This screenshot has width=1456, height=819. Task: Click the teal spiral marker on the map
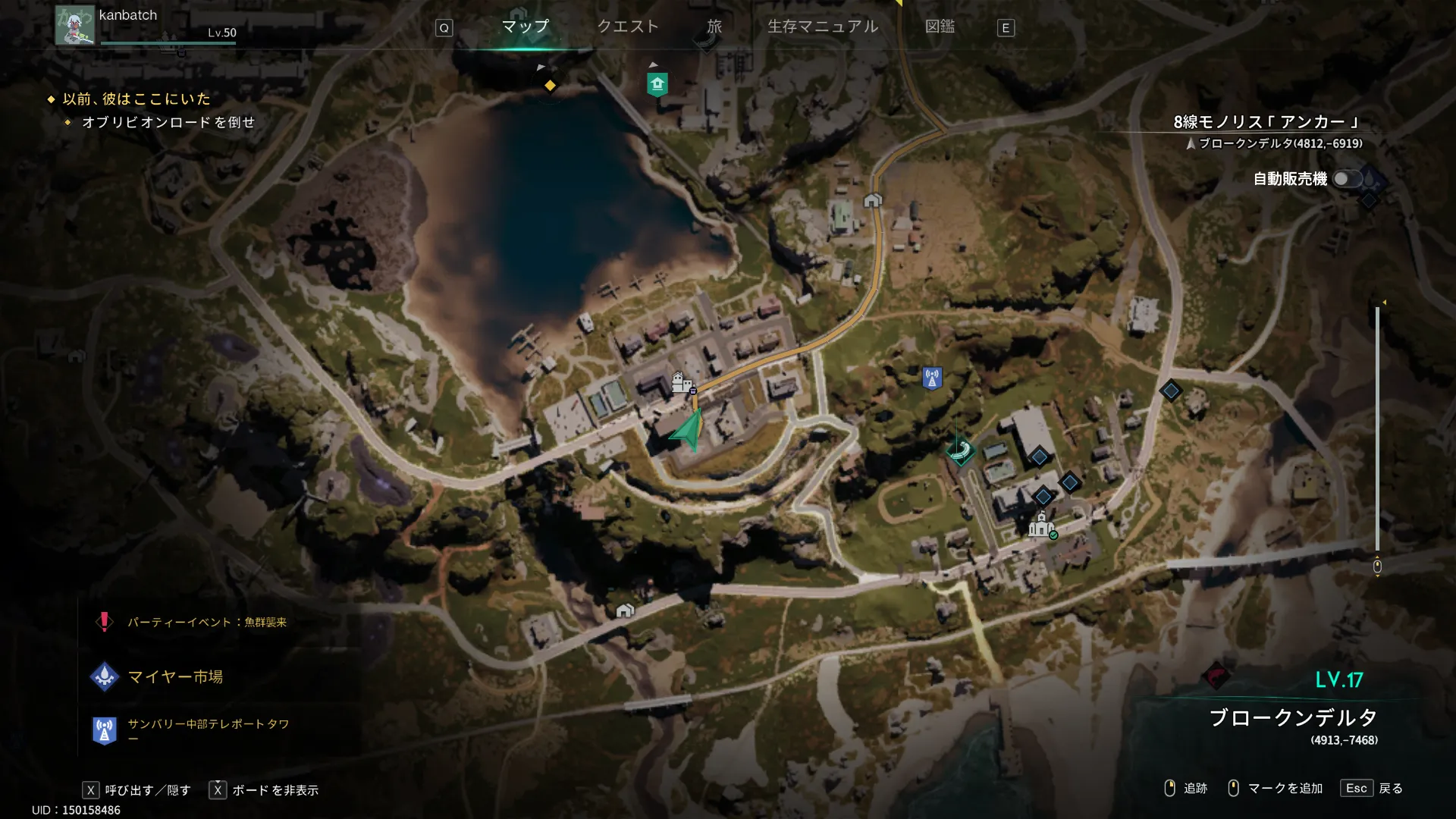click(960, 451)
